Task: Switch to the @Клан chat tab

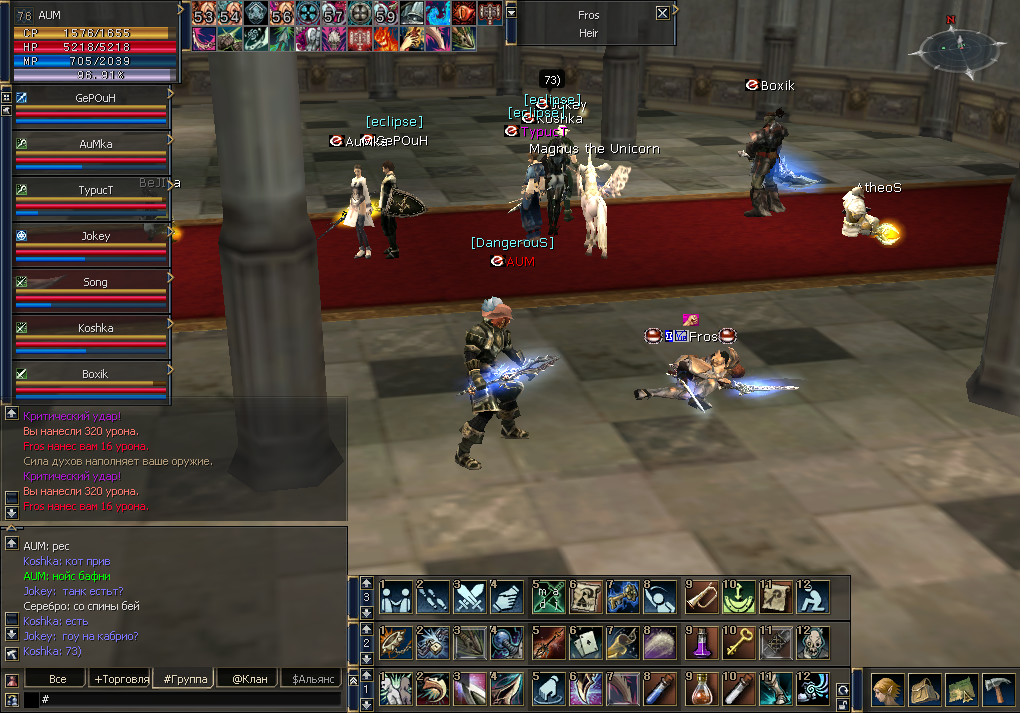Action: pyautogui.click(x=250, y=679)
